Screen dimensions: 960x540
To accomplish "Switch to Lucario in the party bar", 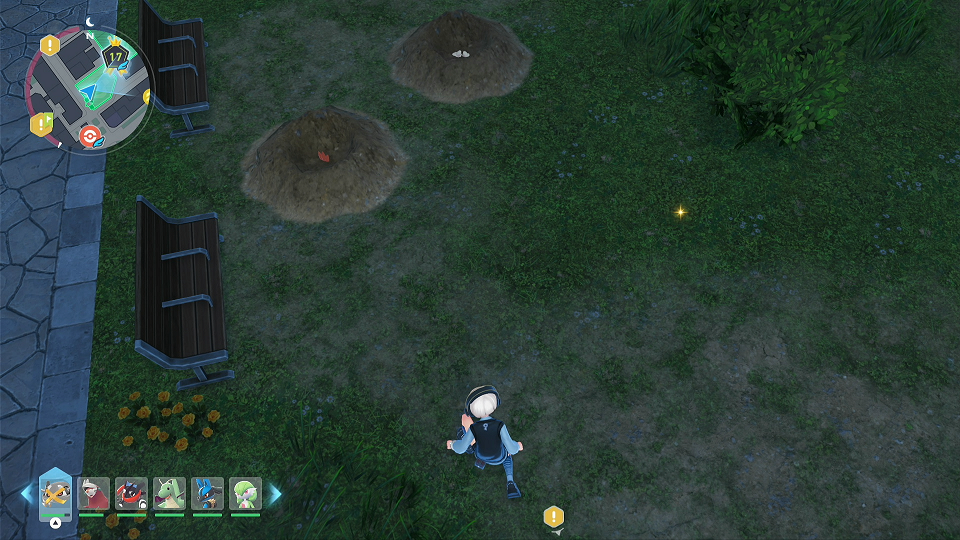I will pyautogui.click(x=207, y=493).
